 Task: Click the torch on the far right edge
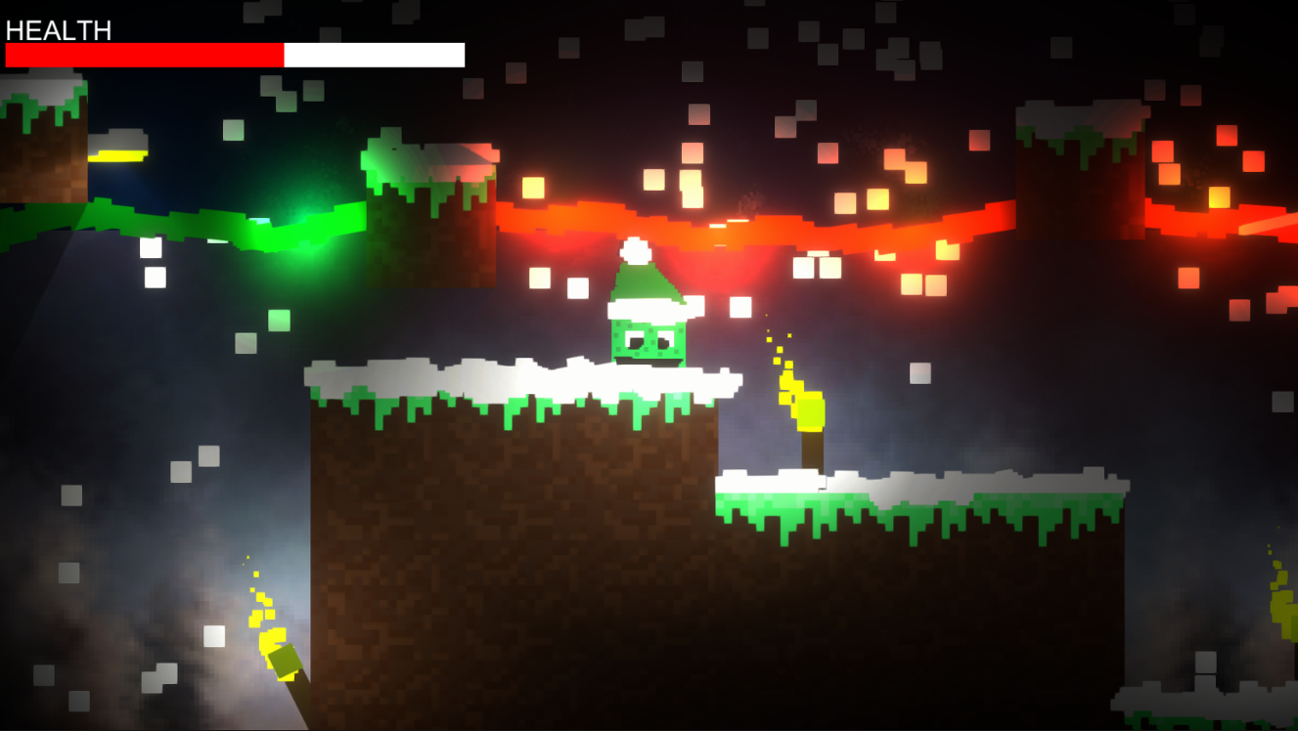[1283, 610]
